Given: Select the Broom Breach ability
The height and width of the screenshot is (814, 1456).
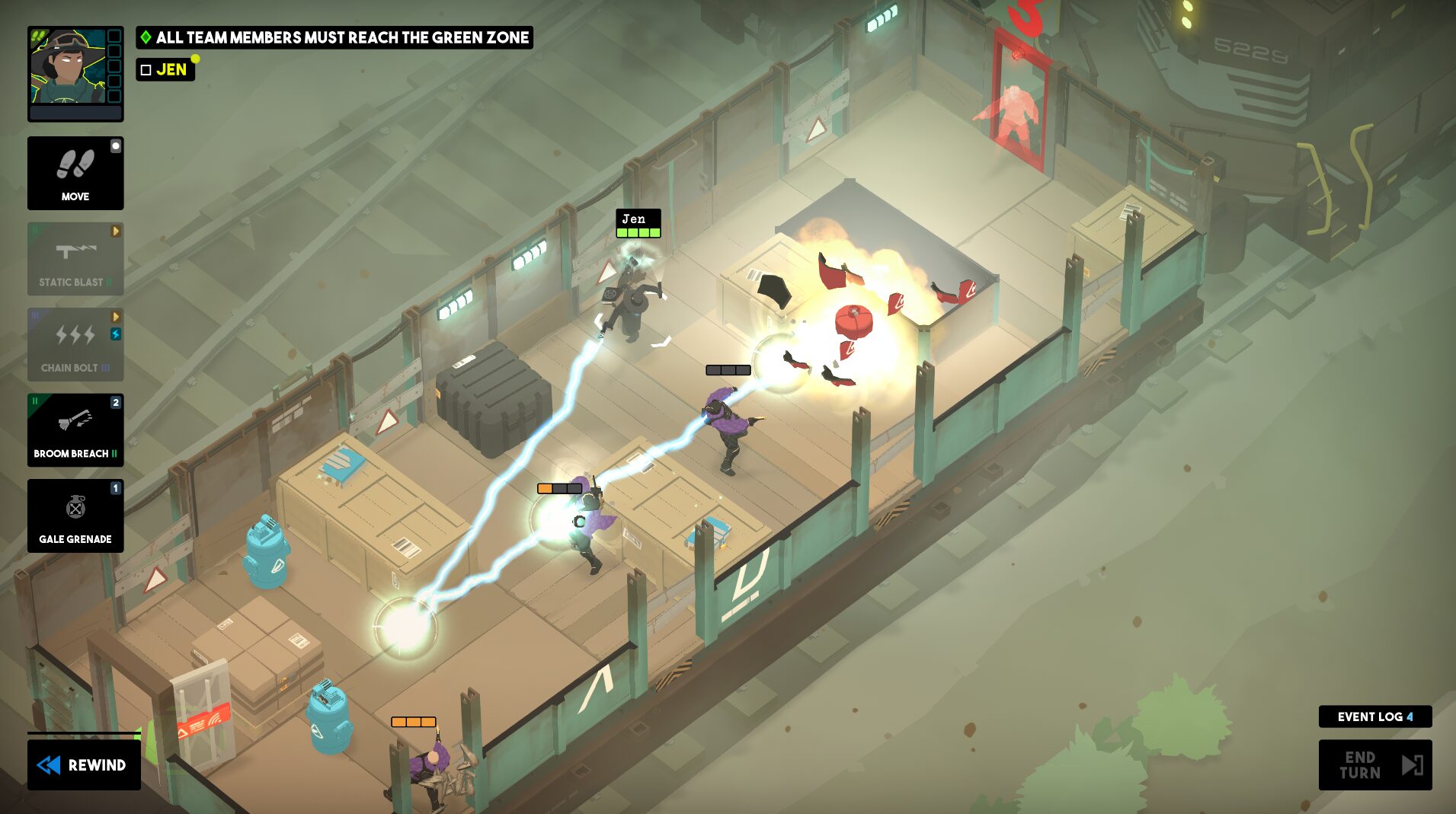Looking at the screenshot, I should [75, 430].
